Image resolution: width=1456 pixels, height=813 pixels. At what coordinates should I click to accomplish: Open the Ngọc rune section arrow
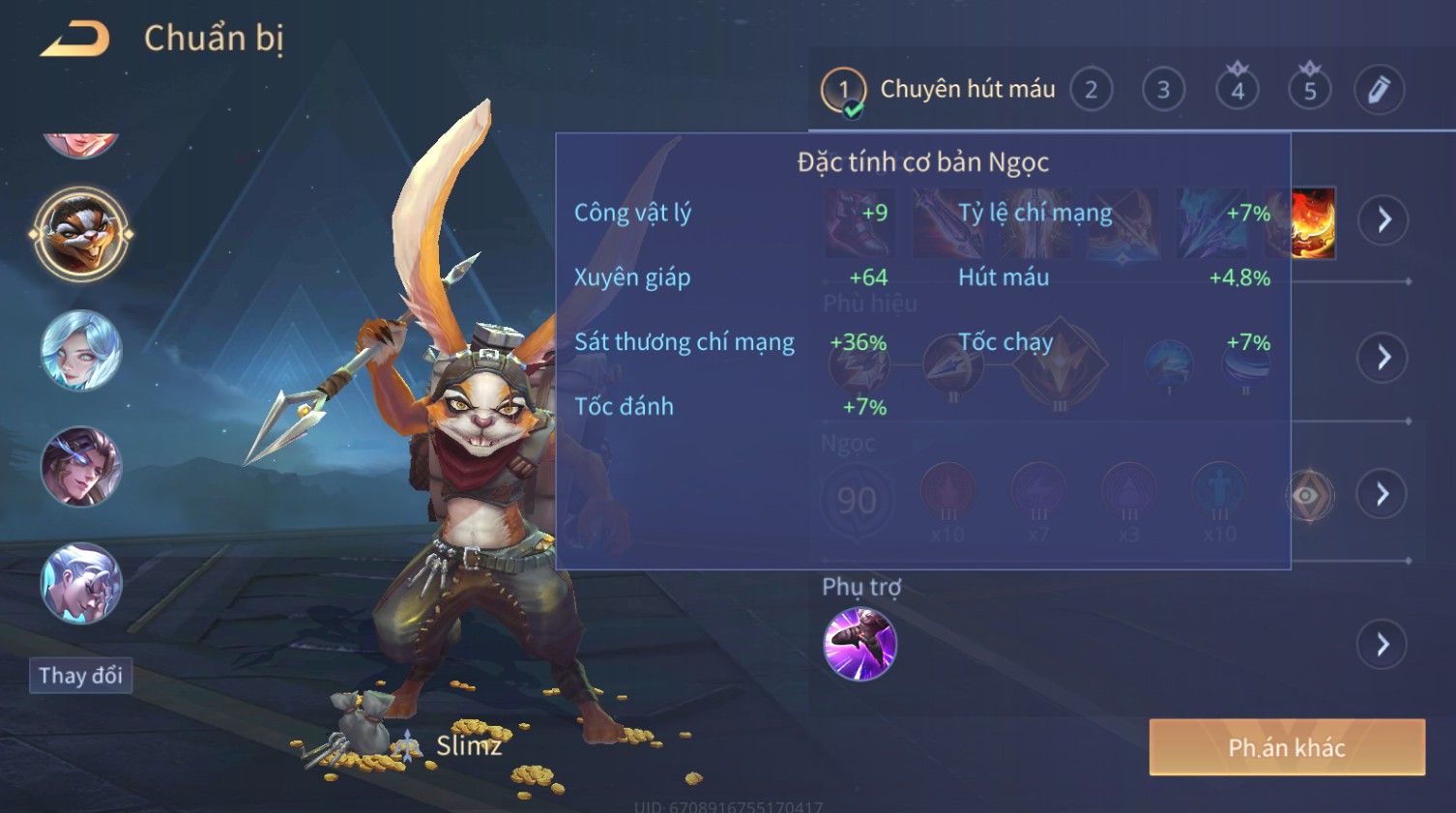pyautogui.click(x=1383, y=495)
